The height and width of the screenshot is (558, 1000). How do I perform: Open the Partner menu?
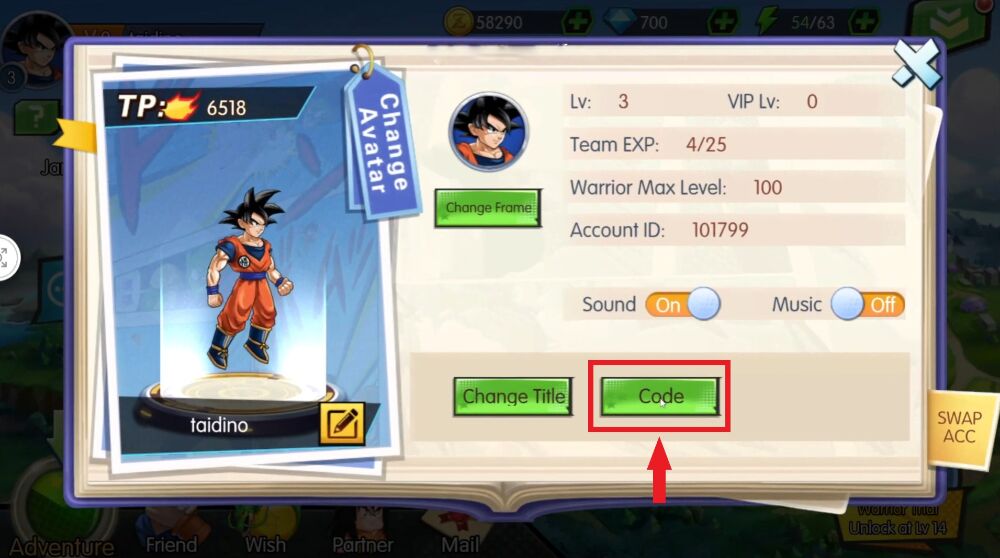point(363,543)
